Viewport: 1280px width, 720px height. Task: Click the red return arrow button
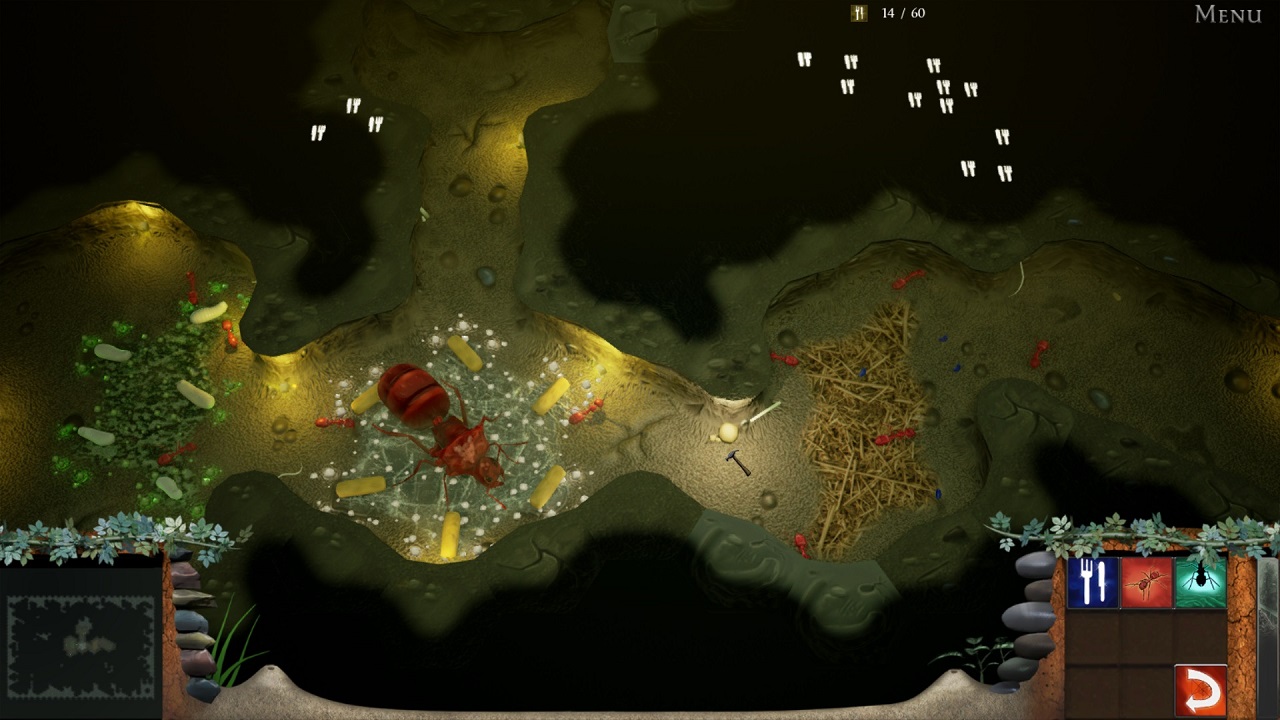pos(1200,690)
